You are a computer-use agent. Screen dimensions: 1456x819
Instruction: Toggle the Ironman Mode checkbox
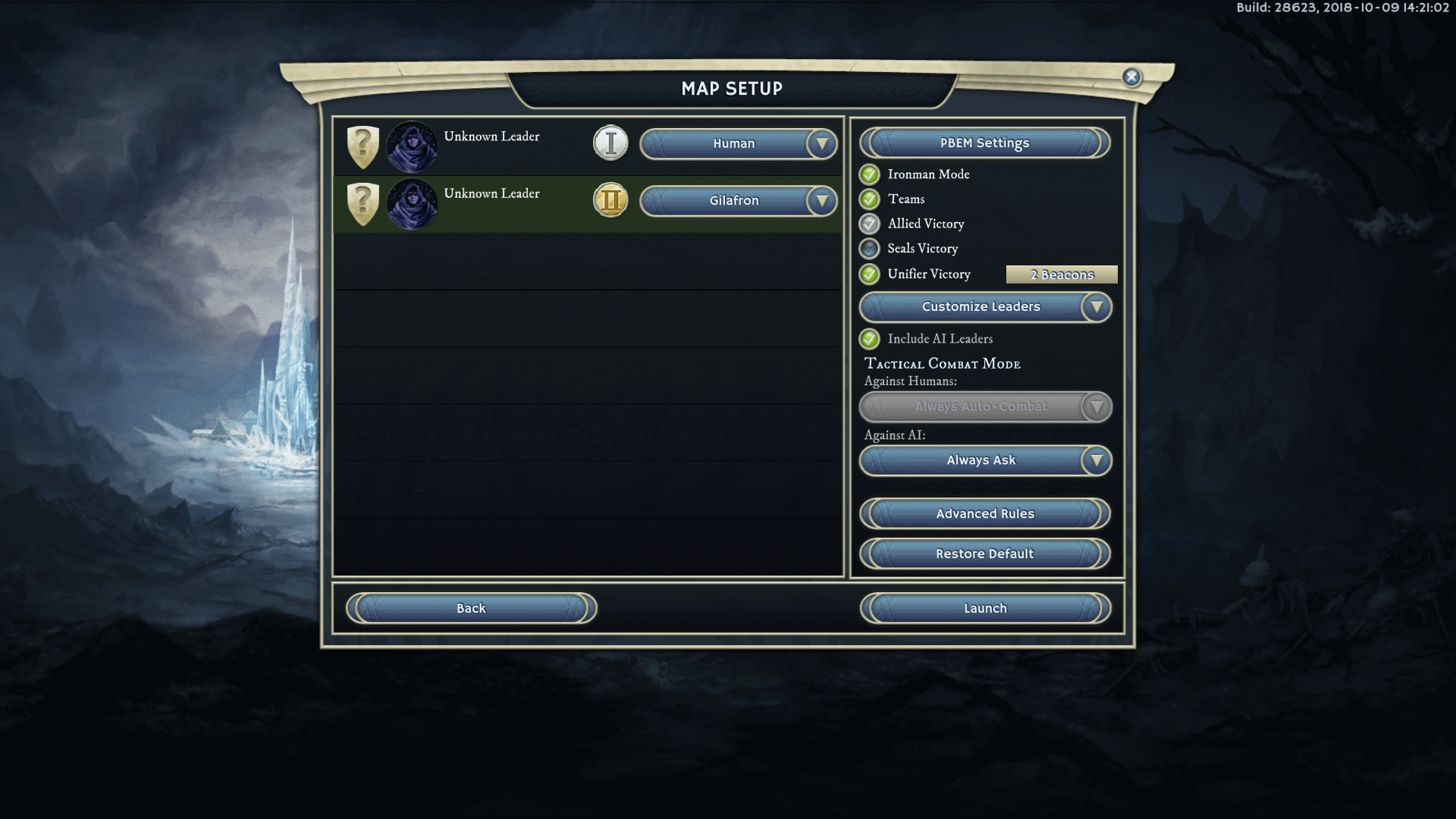[x=870, y=174]
